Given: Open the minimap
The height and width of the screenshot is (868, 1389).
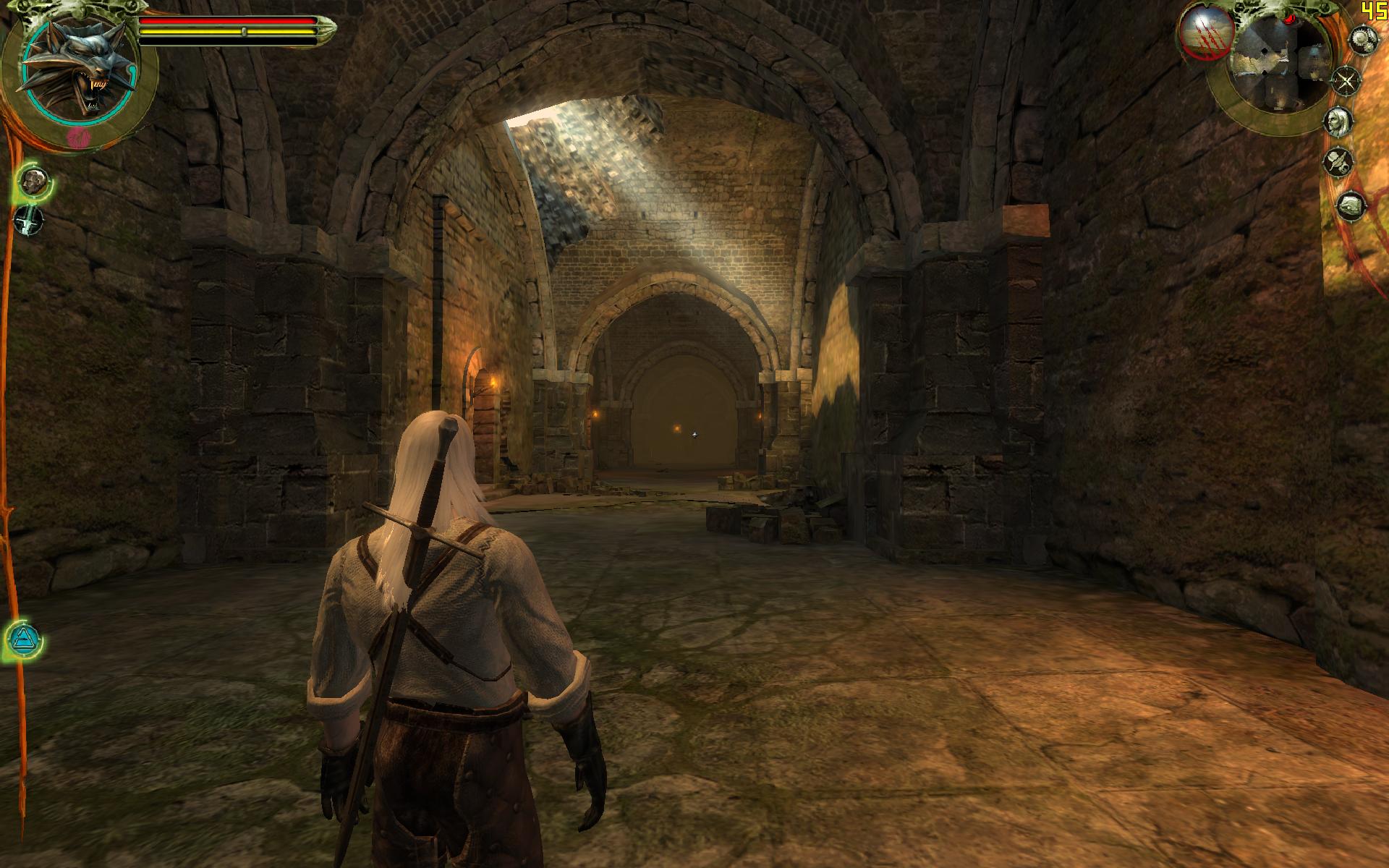Looking at the screenshot, I should coord(1282,64).
